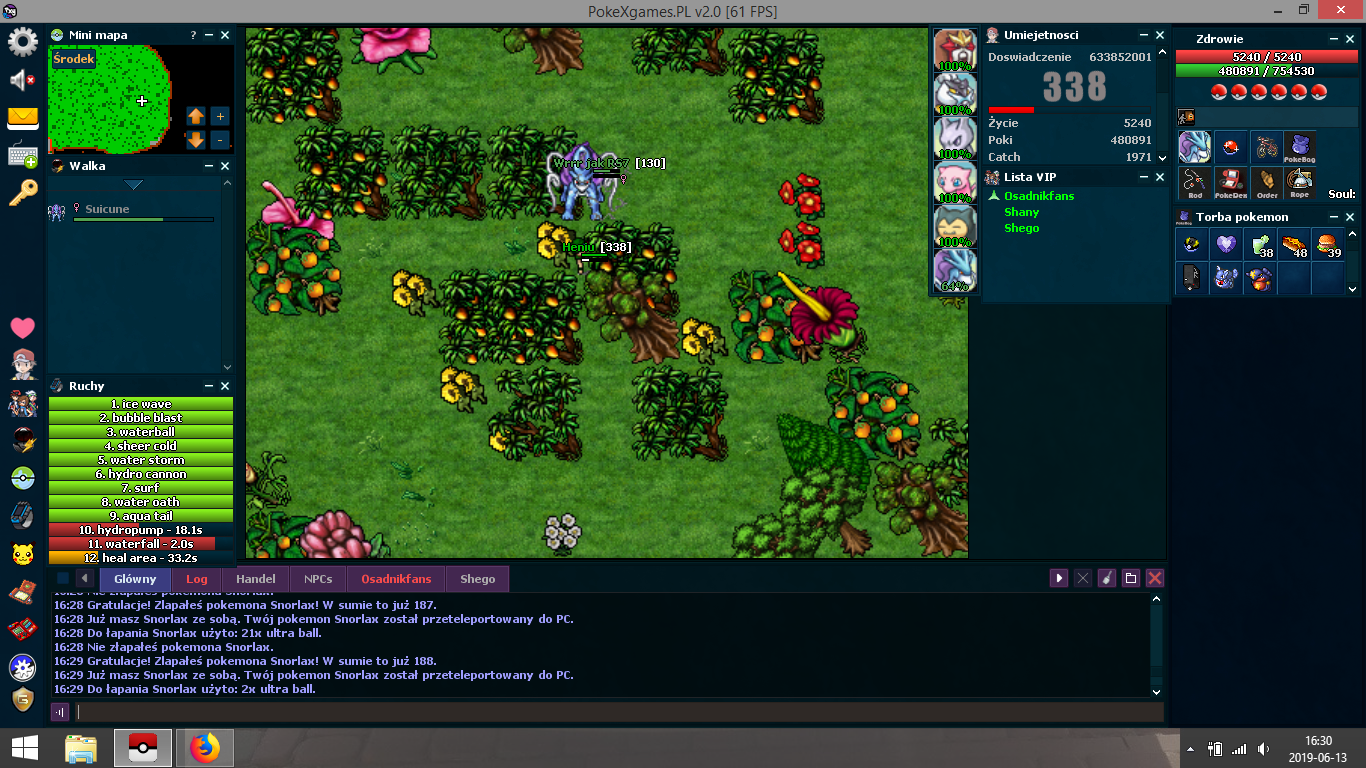
Task: Switch to the Osadnikfans chat tab
Action: pyautogui.click(x=396, y=579)
